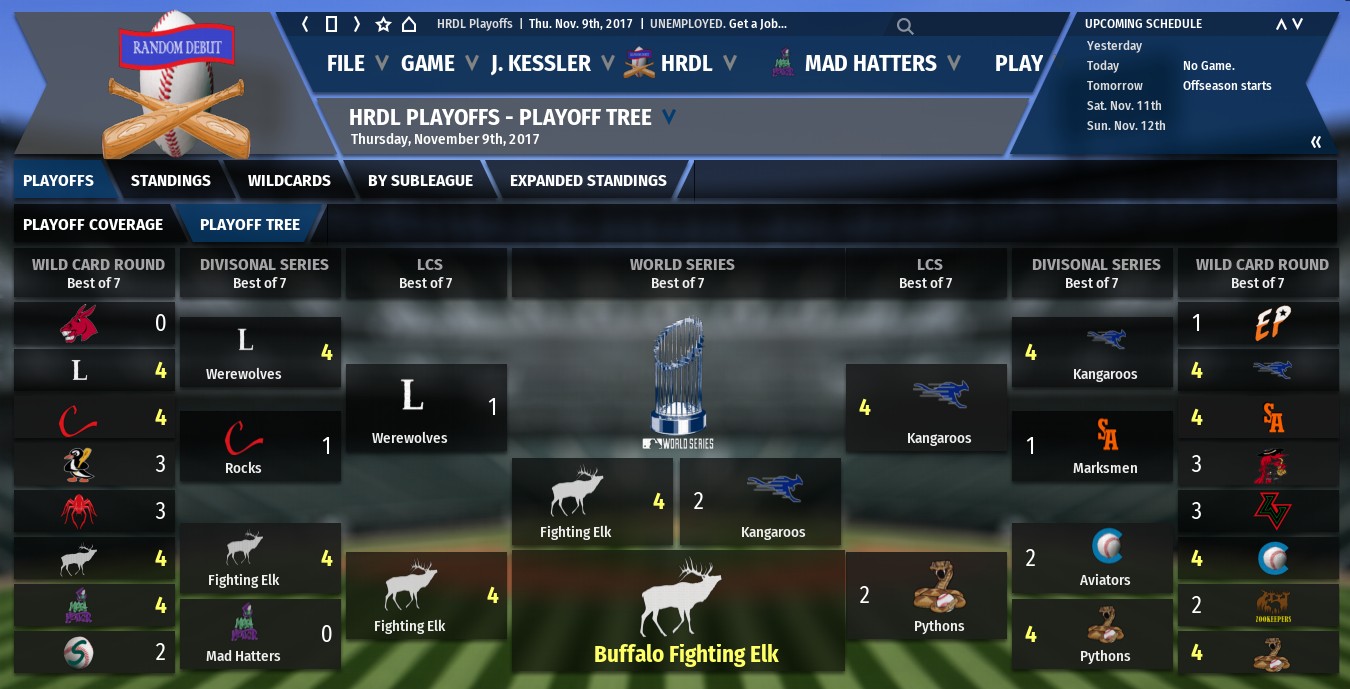Screen dimensions: 1350x689
Task: Click the star bookmark icon
Action: pyautogui.click(x=383, y=24)
